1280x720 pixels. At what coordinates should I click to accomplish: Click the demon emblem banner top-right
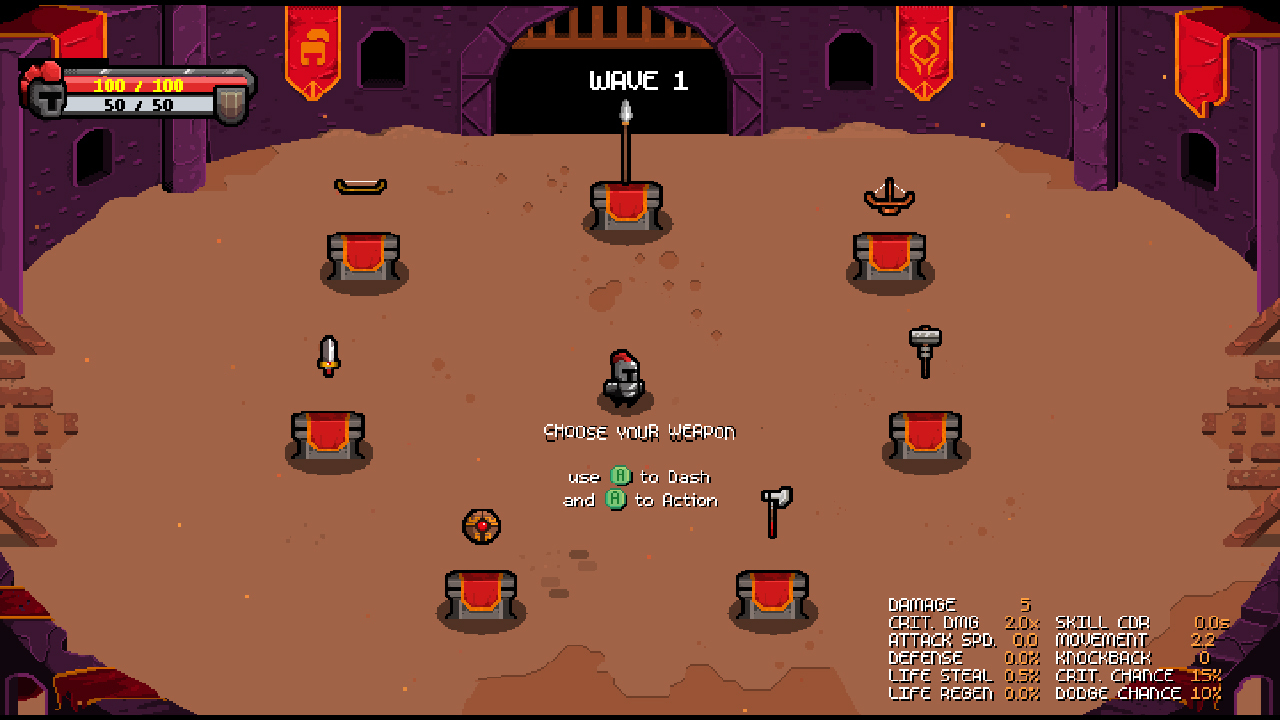(925, 50)
